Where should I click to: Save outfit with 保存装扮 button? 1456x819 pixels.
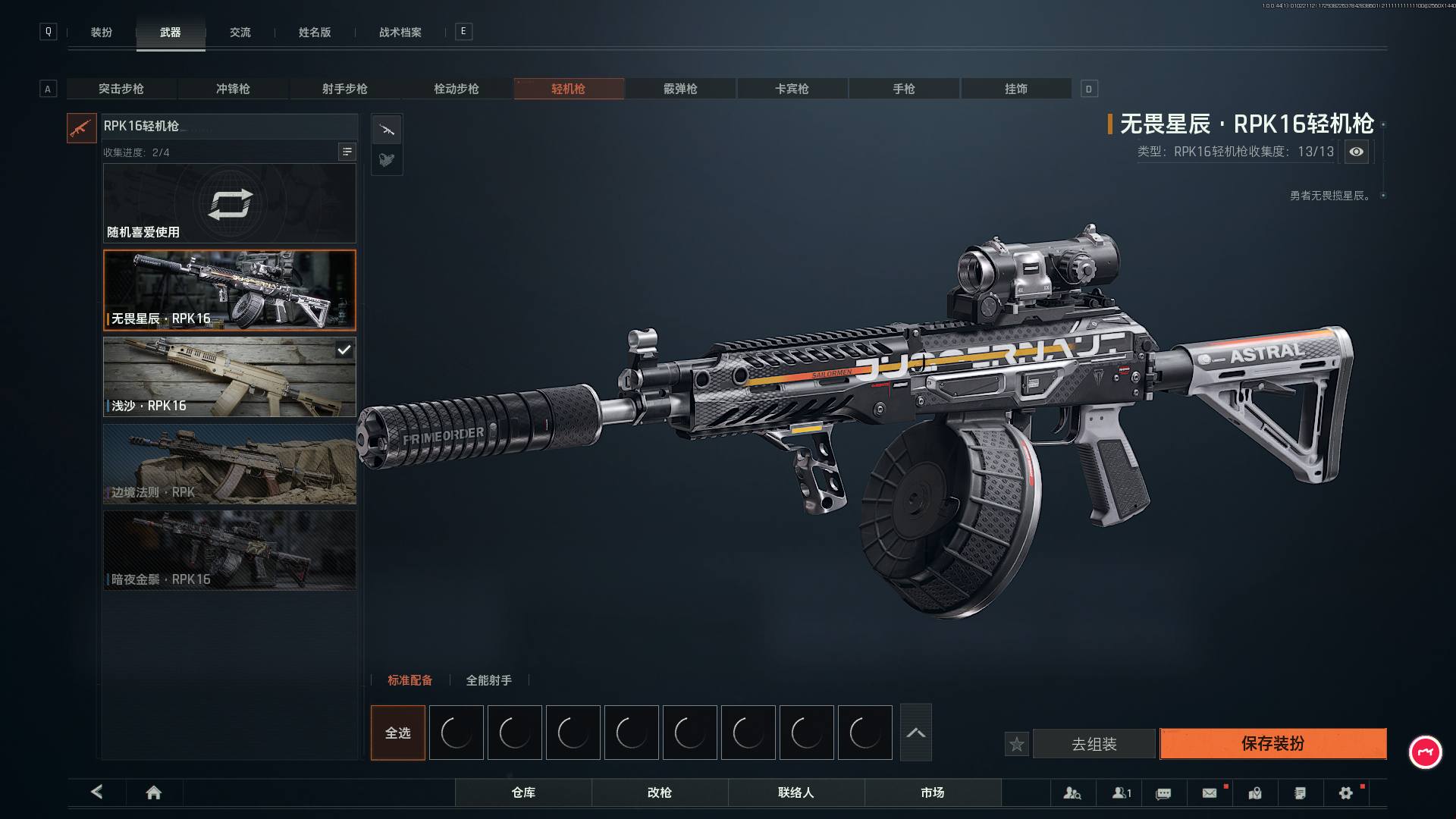point(1272,744)
